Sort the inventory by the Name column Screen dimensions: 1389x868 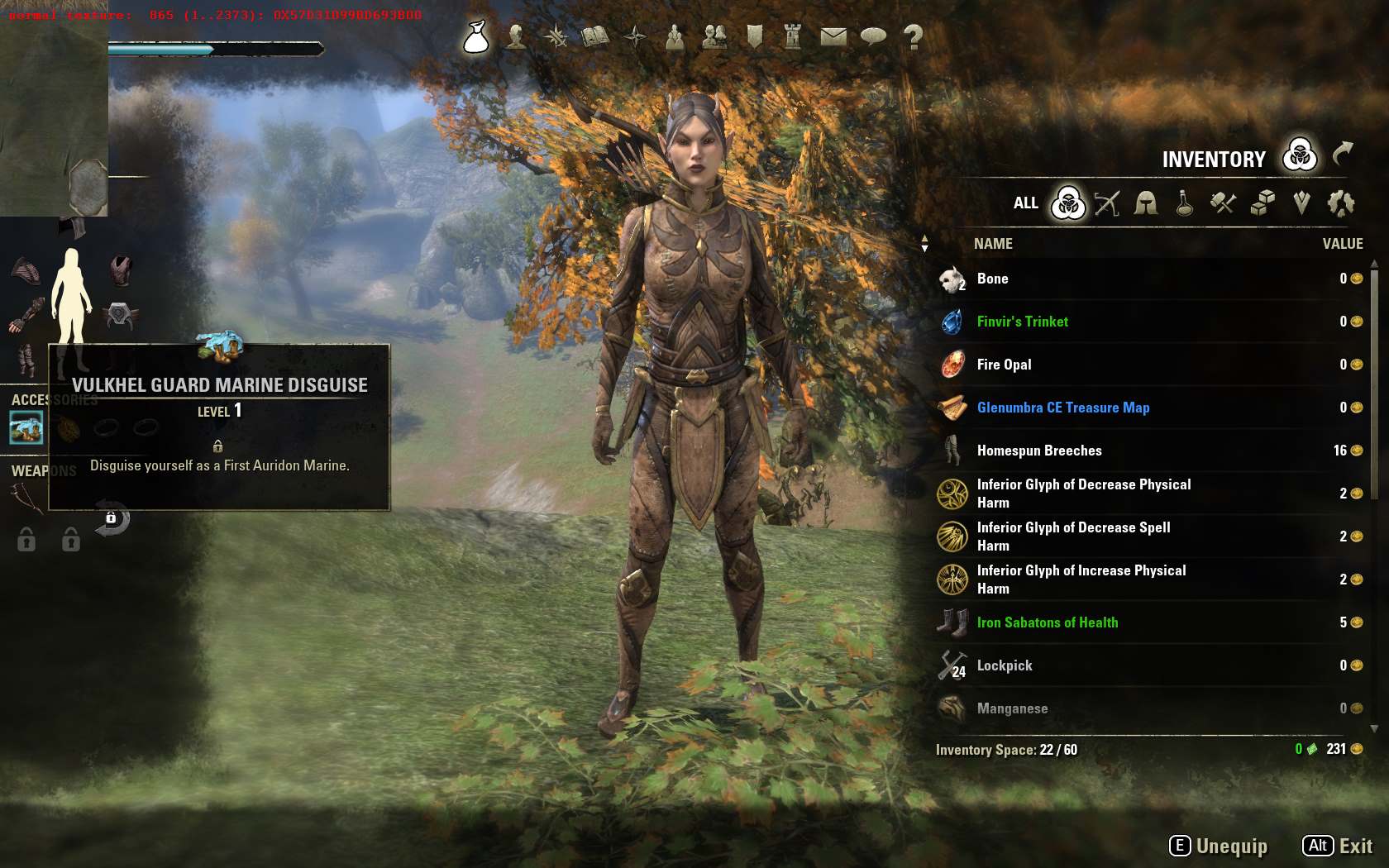coord(993,244)
